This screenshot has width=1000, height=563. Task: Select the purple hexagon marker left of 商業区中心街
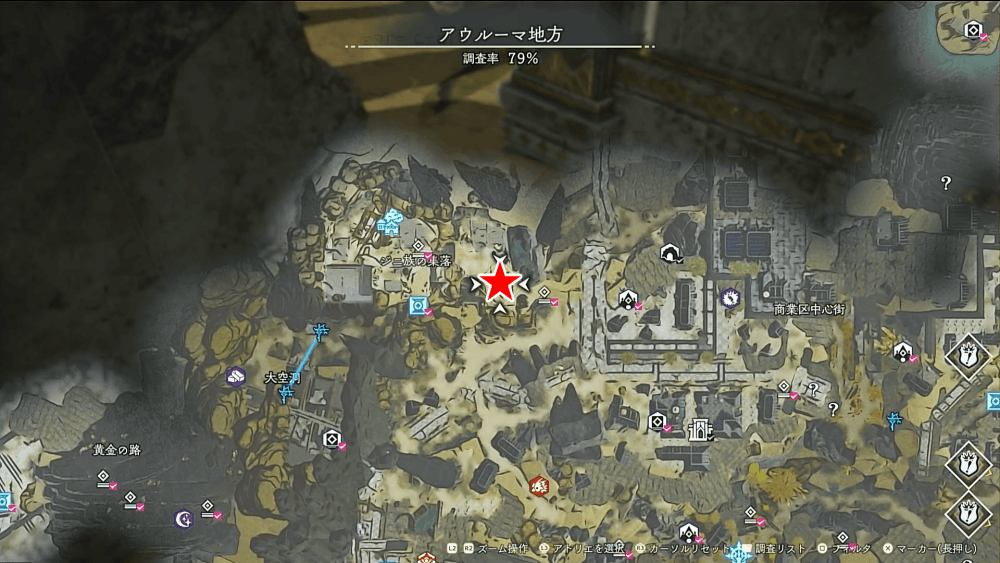pos(730,297)
